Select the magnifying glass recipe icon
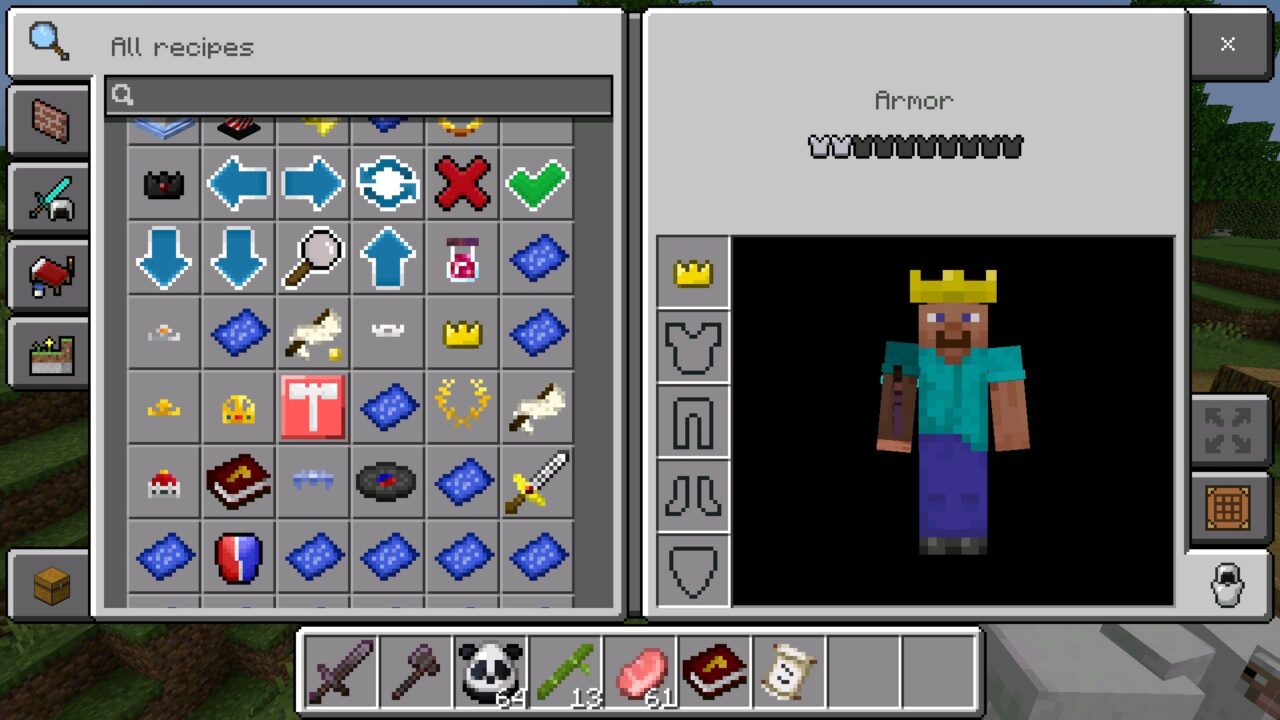Image resolution: width=1280 pixels, height=720 pixels. coord(312,258)
